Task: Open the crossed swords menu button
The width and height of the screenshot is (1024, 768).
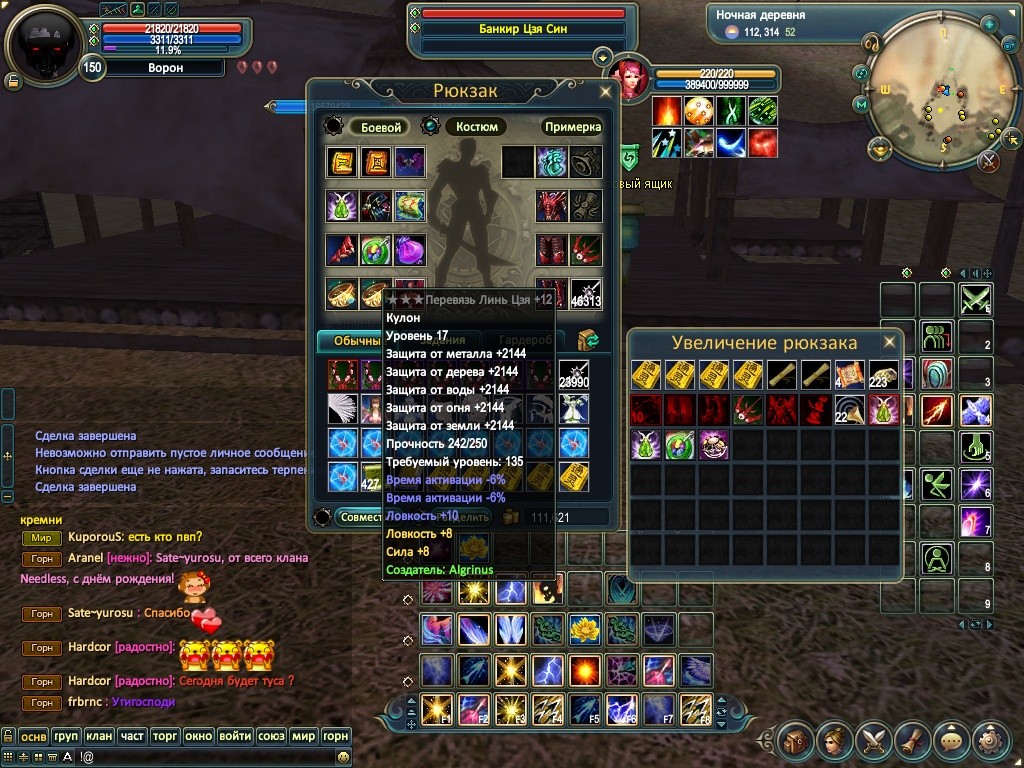Action: pyautogui.click(x=873, y=741)
